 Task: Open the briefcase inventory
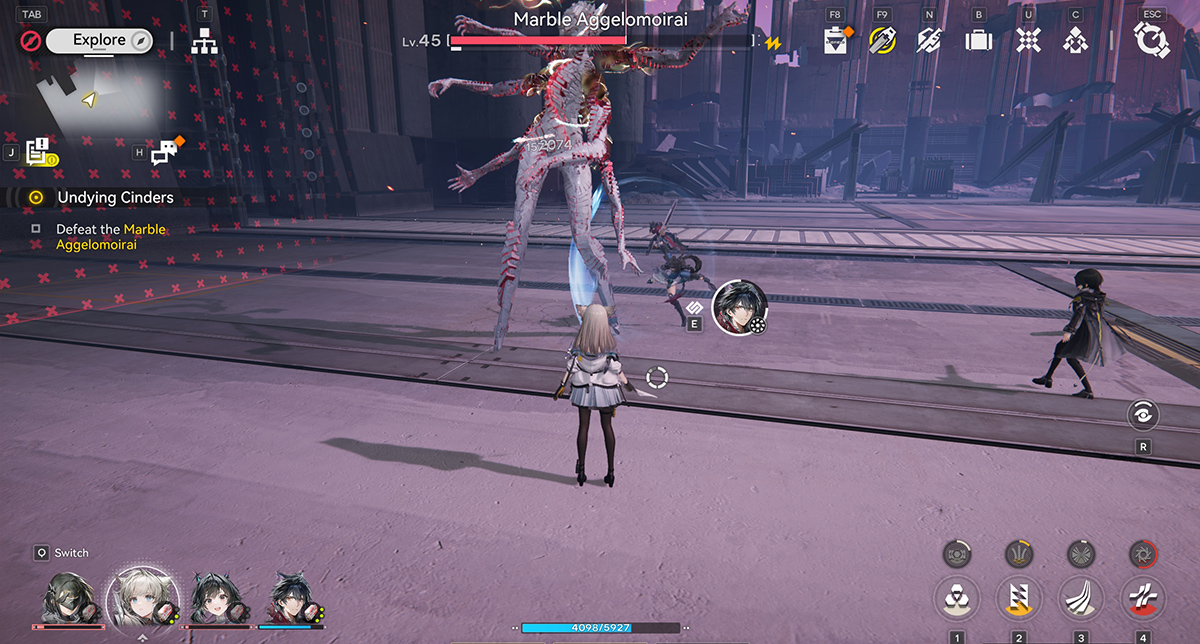click(978, 41)
